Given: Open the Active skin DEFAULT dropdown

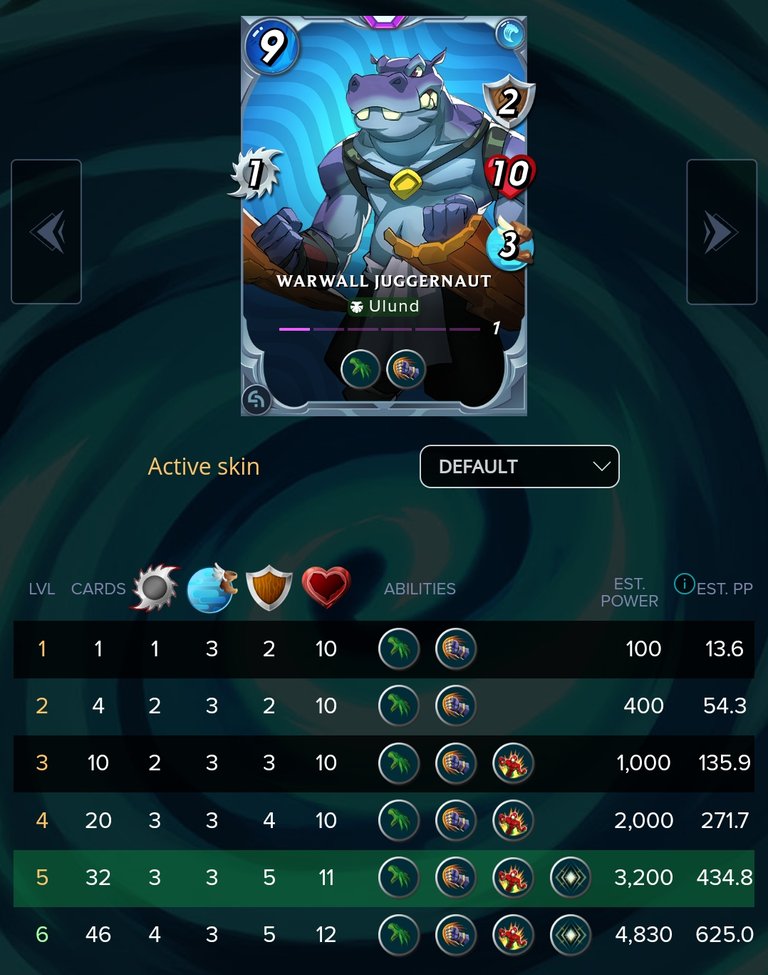Looking at the screenshot, I should [x=519, y=466].
